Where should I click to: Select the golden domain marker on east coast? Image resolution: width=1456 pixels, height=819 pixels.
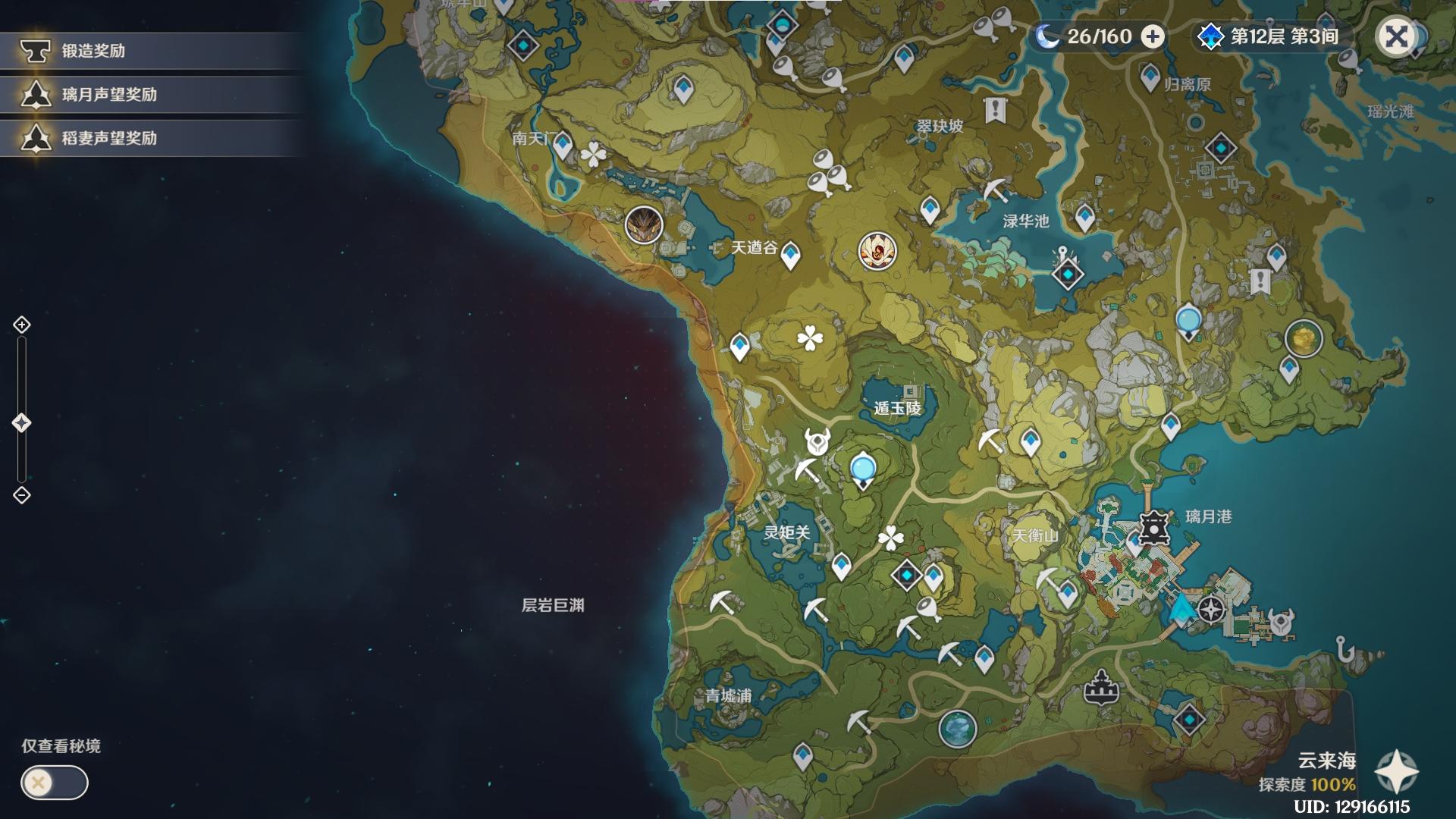1304,338
